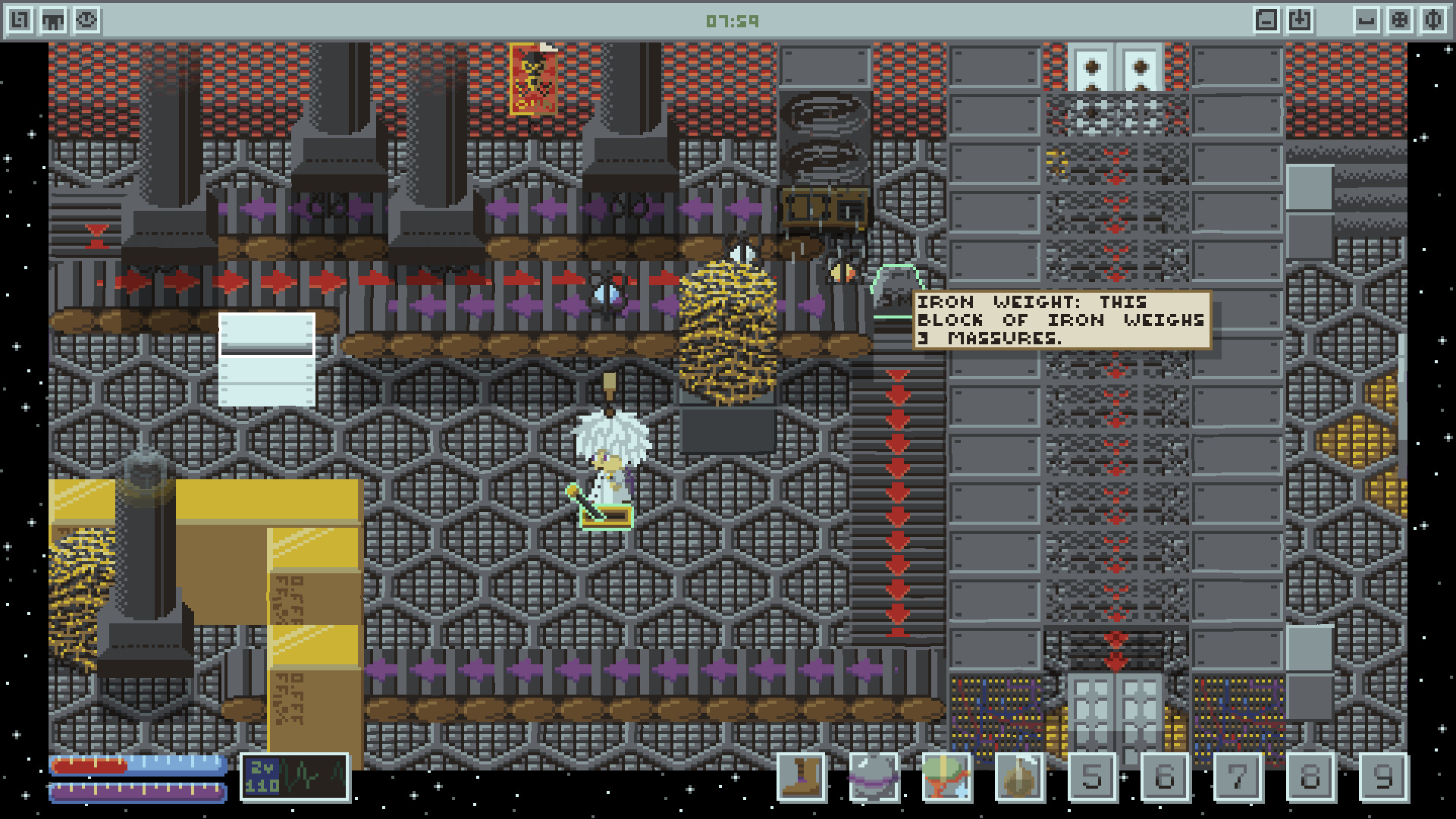This screenshot has width=1456, height=819.
Task: Click the window-capture icon at top right
Action: pos(1266,19)
